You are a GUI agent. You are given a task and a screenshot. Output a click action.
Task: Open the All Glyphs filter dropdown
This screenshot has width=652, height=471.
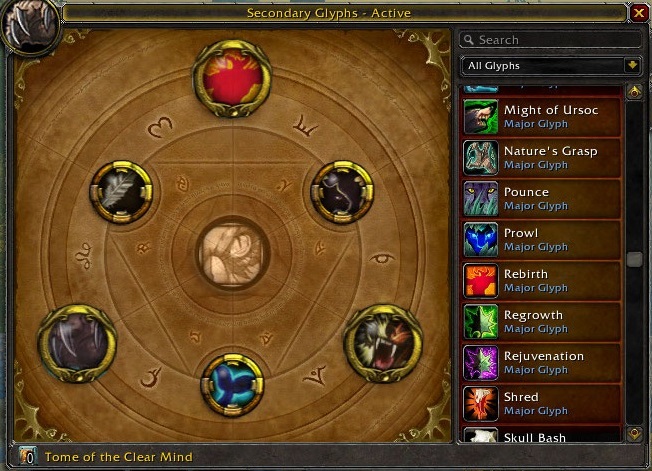551,66
